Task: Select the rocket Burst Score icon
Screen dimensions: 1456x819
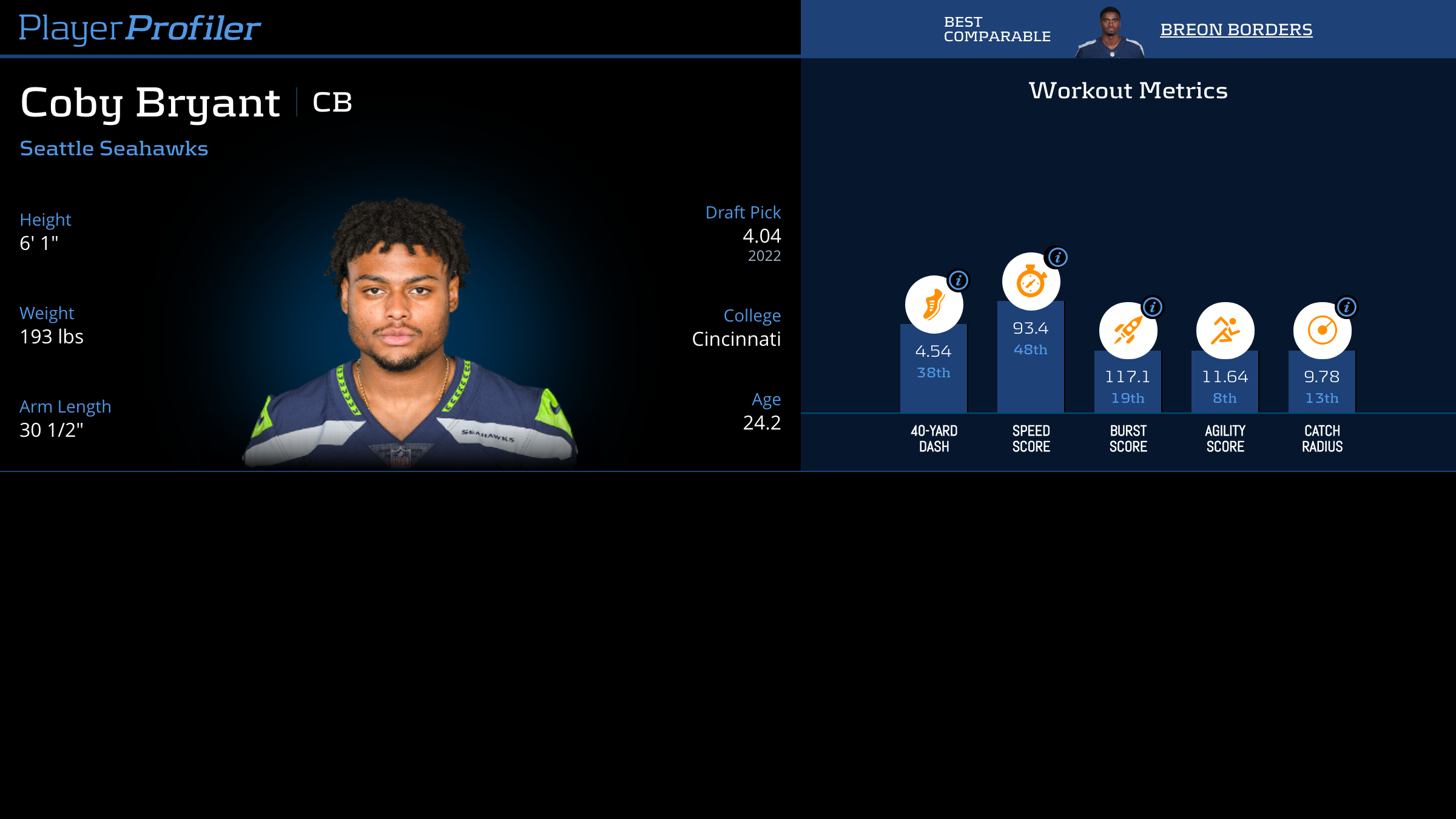Action: 1127,329
